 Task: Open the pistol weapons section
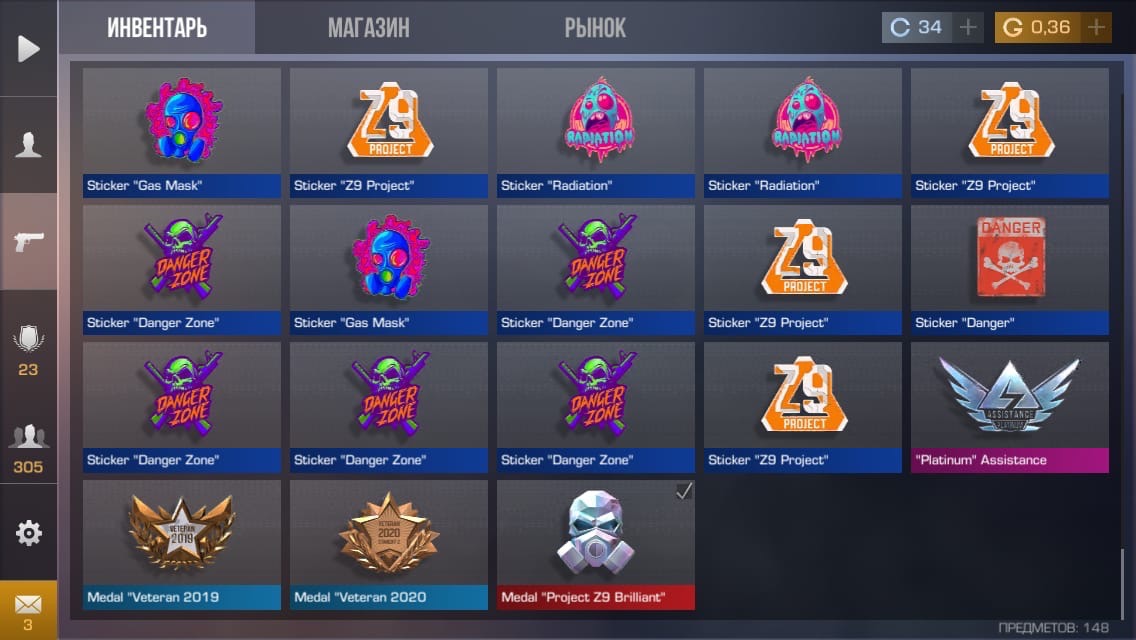(x=29, y=241)
